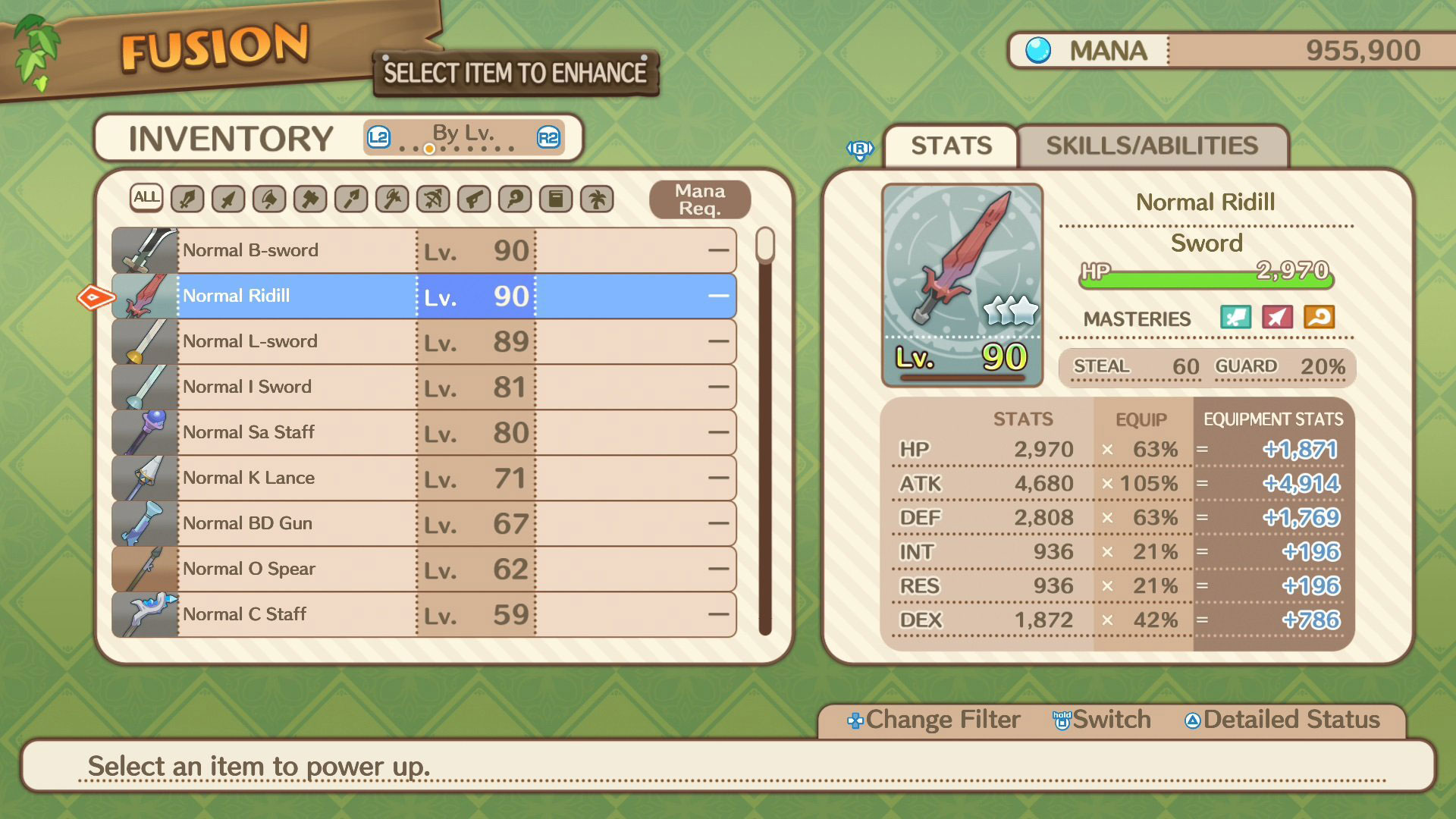Select the Normal B-sword row
Viewport: 1456px width, 819px height.
click(423, 250)
